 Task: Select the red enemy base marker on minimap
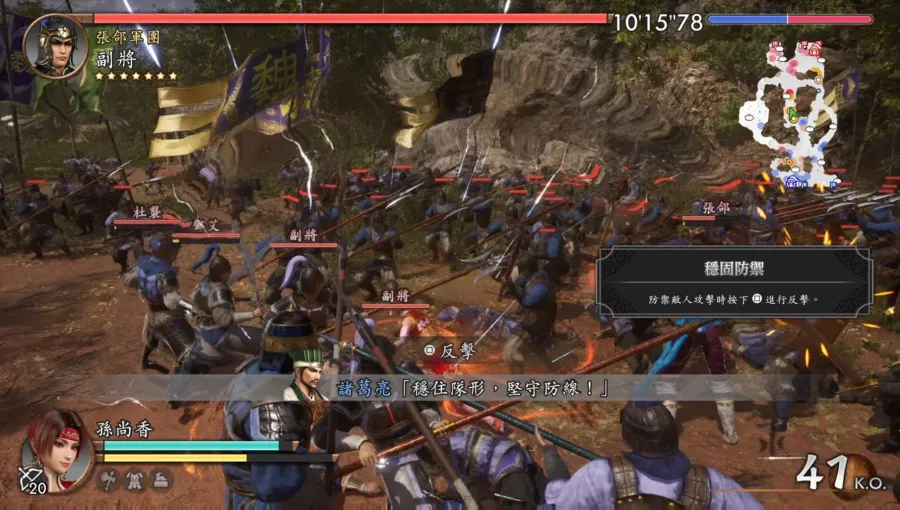(814, 47)
